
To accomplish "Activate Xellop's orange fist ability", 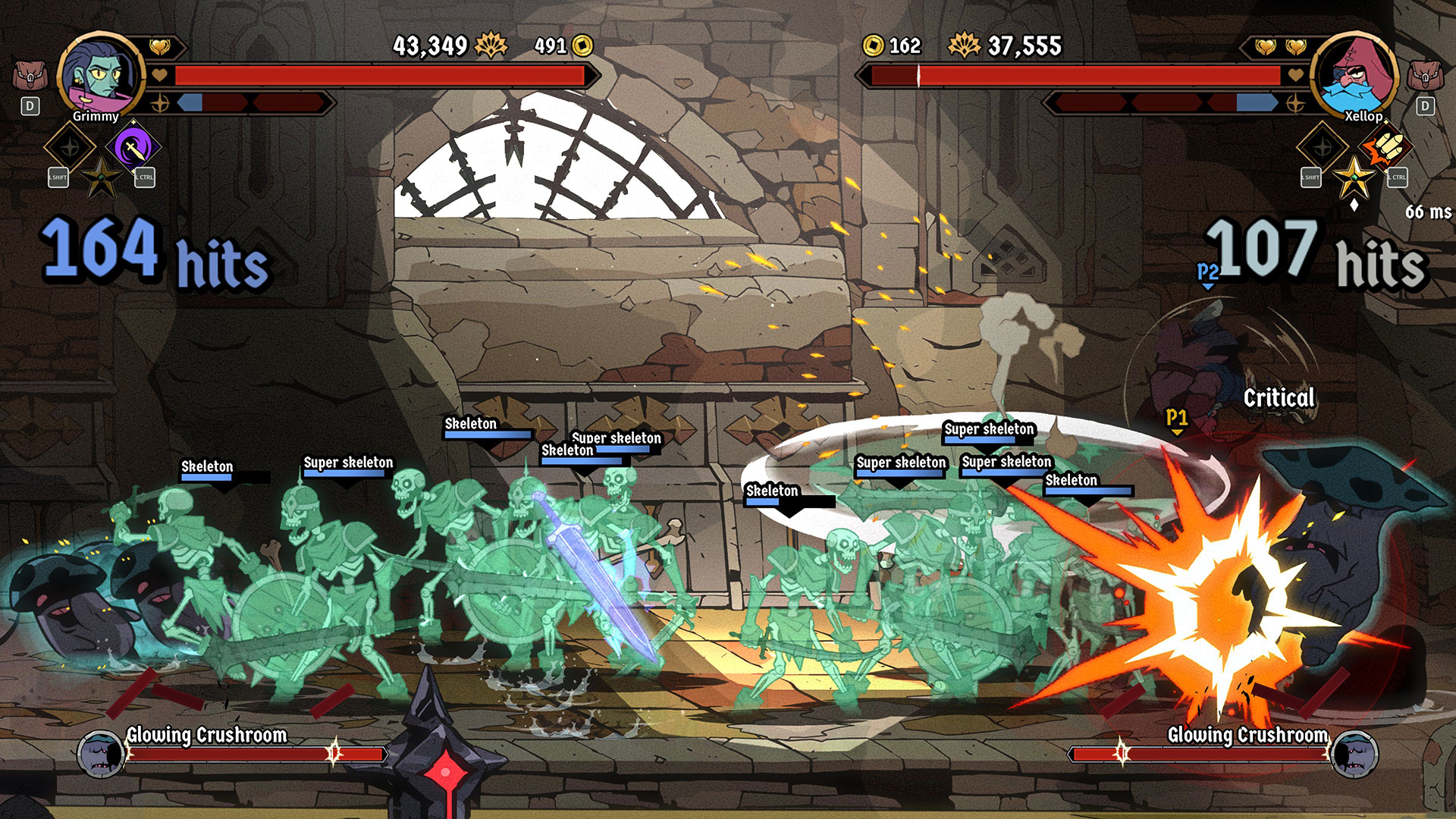I will point(1386,147).
